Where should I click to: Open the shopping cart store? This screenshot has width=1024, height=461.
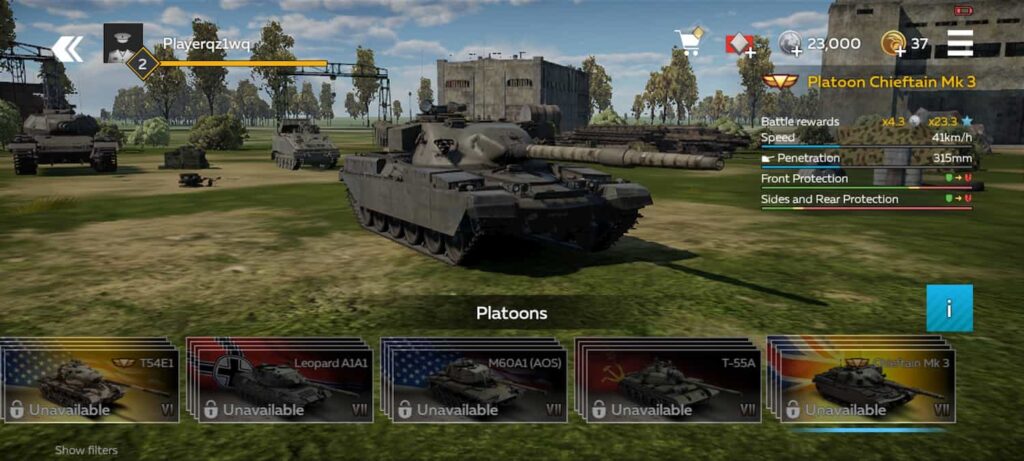click(x=689, y=42)
